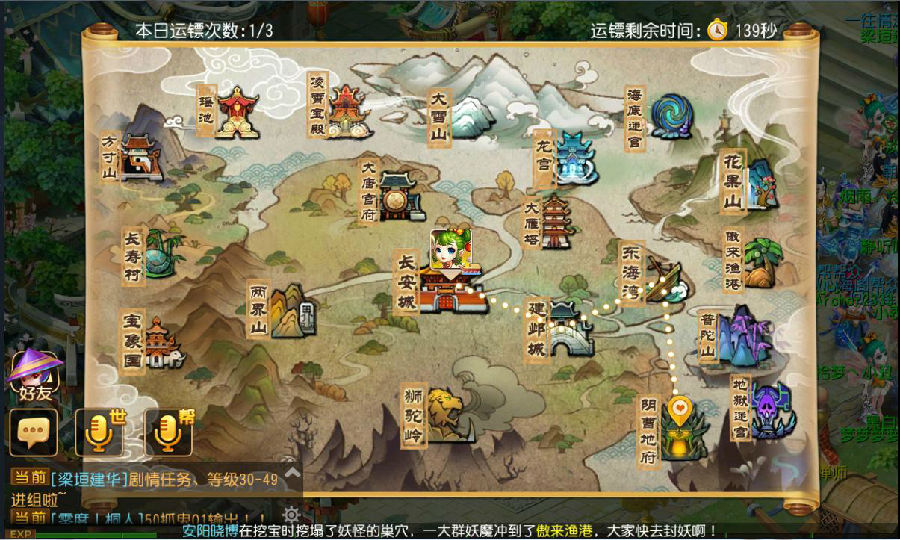Go to 傲来渔港 location
The image size is (900, 540).
[x=760, y=262]
